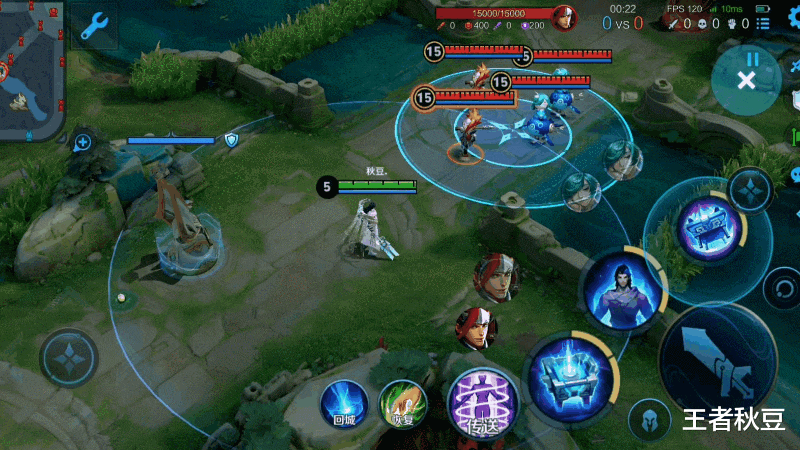The image size is (800, 450).
Task: Activate the 回城 recall skill
Action: (344, 405)
